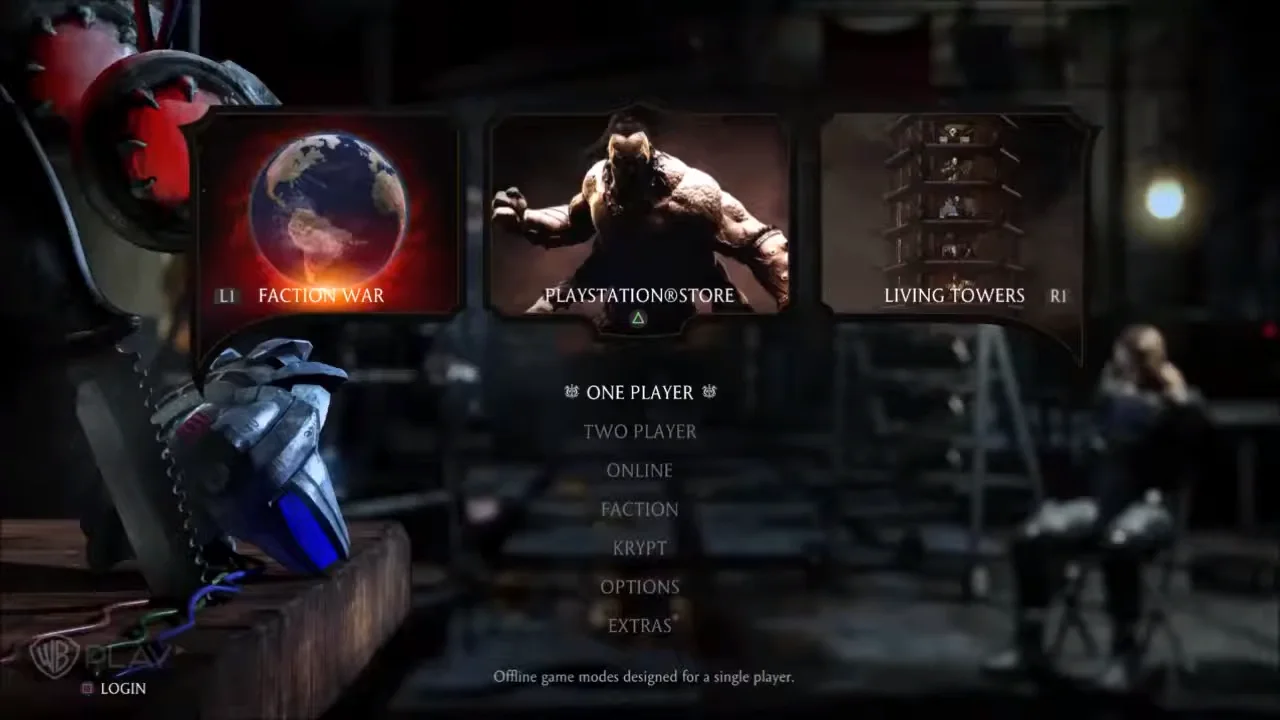Open the Options menu
The image size is (1280, 720).
click(x=640, y=587)
